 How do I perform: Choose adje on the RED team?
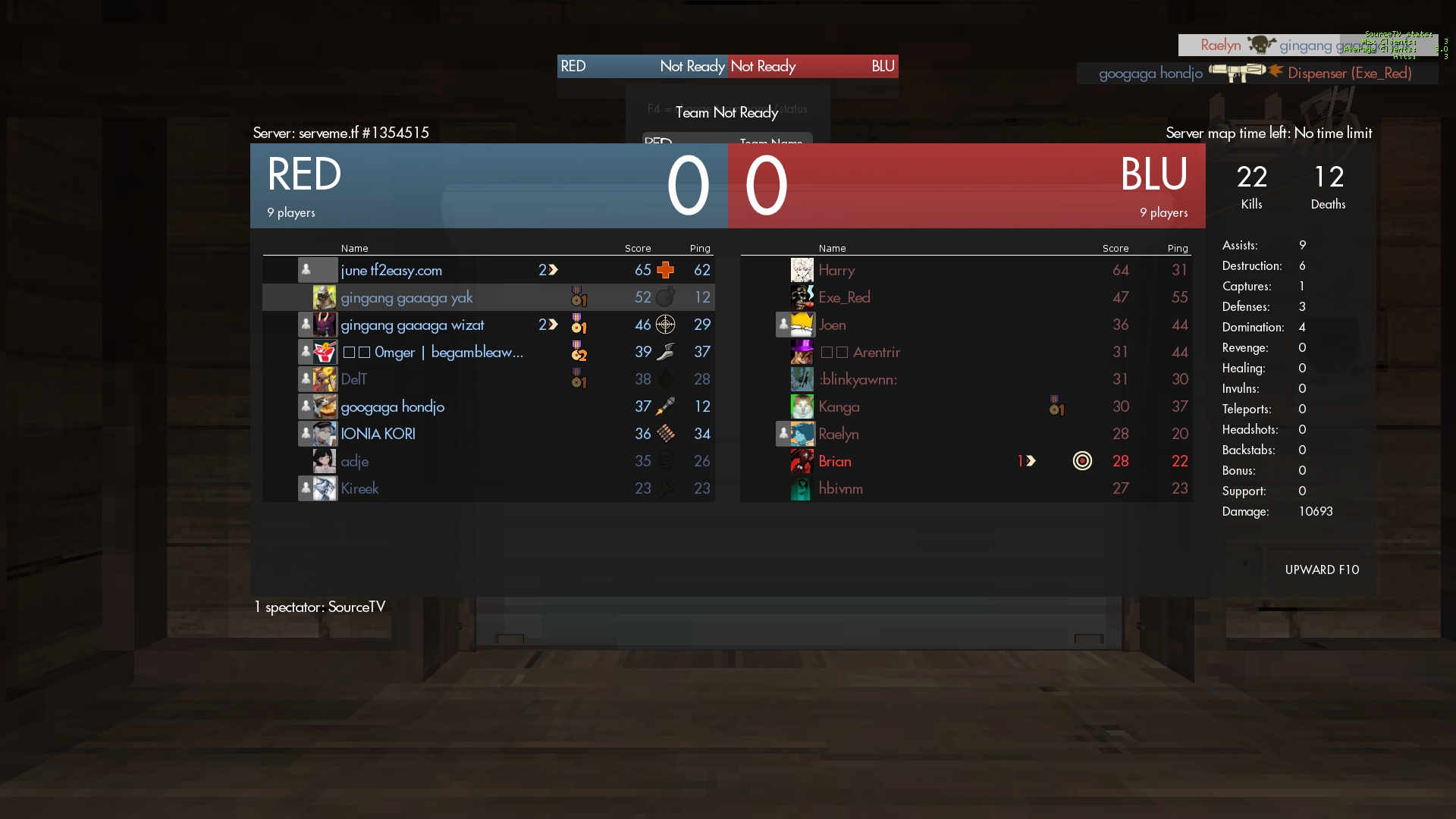pos(355,461)
